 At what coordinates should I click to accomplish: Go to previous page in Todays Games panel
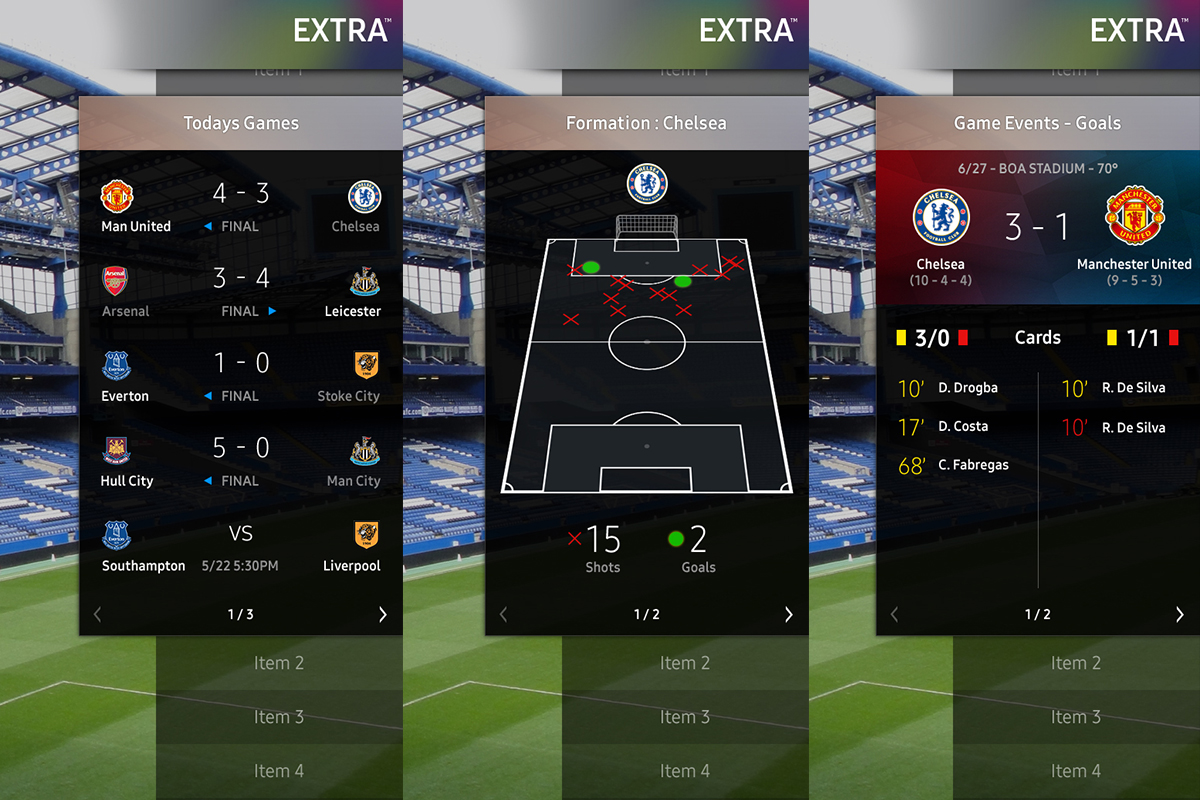coord(97,615)
